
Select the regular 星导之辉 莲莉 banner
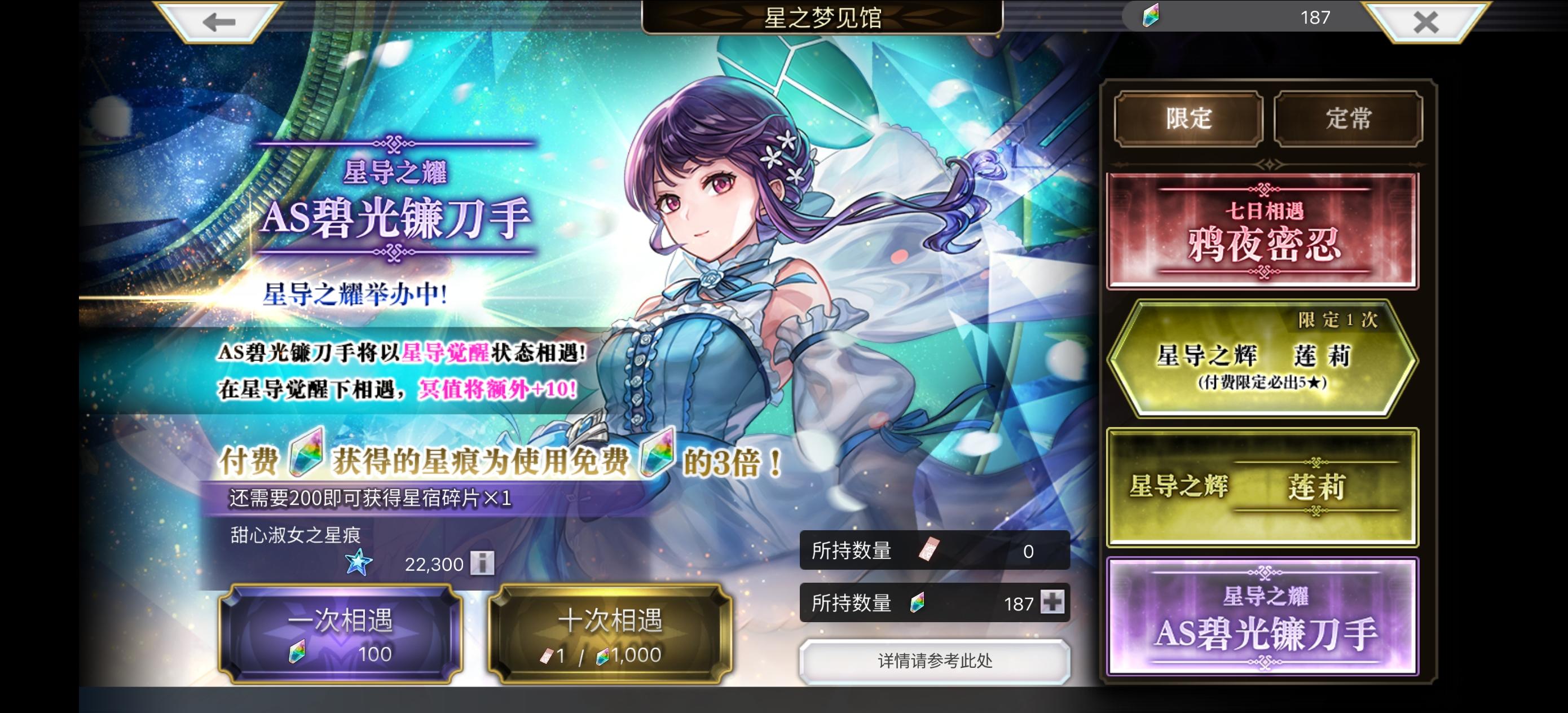(x=1263, y=487)
